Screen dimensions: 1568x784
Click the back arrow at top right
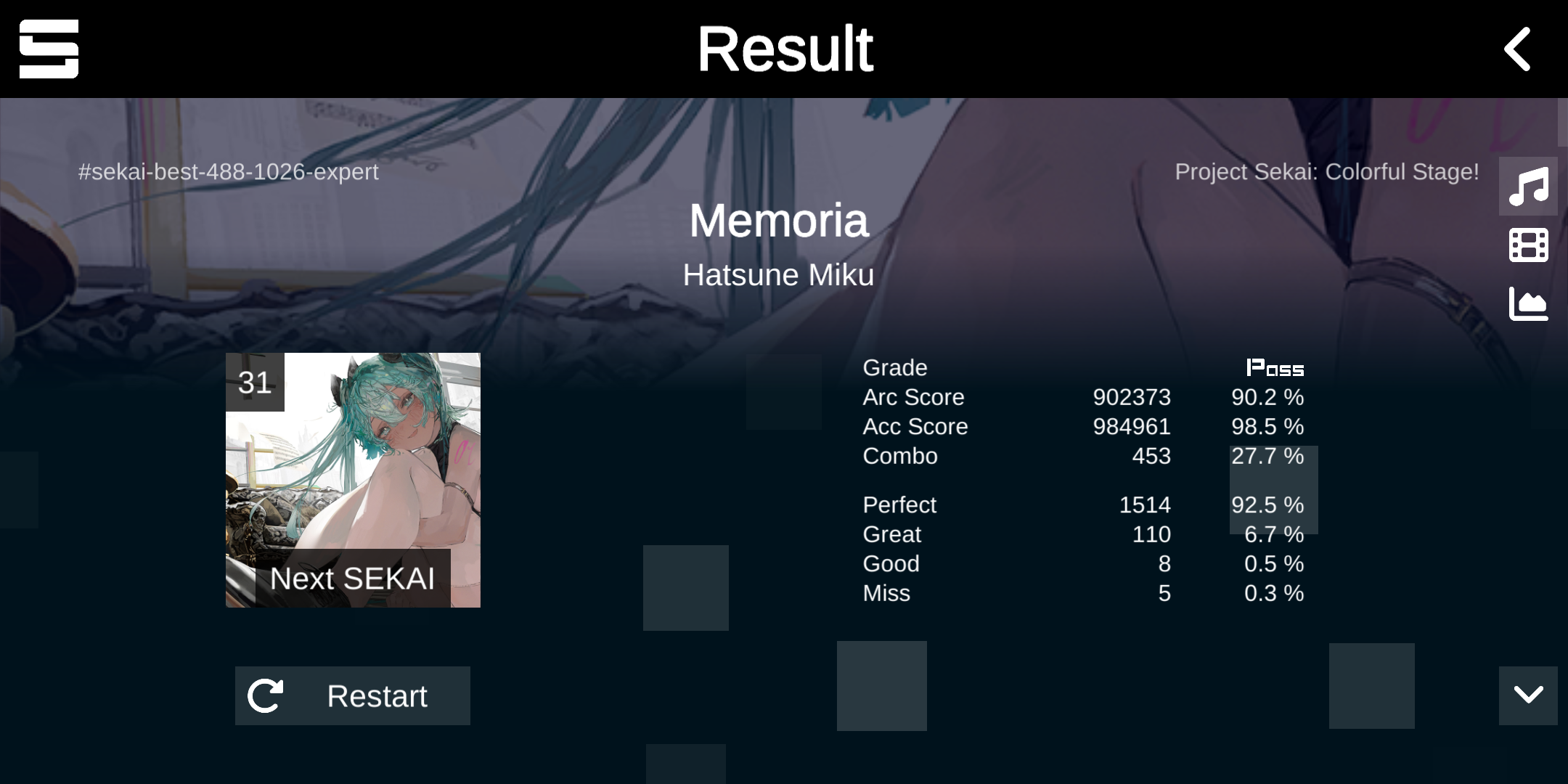click(x=1517, y=49)
